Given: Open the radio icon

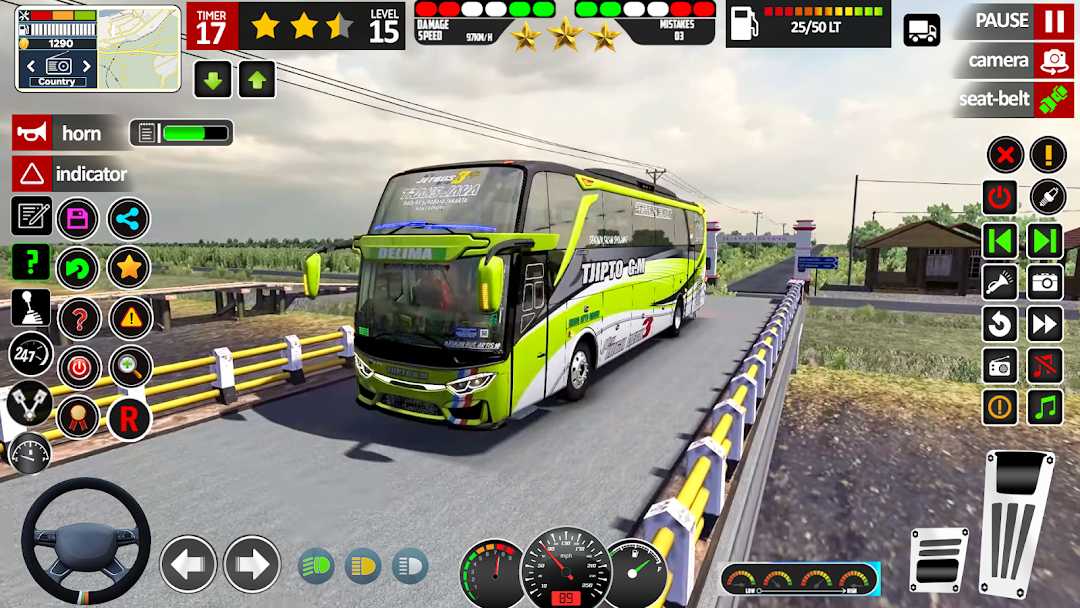Looking at the screenshot, I should tap(1001, 366).
